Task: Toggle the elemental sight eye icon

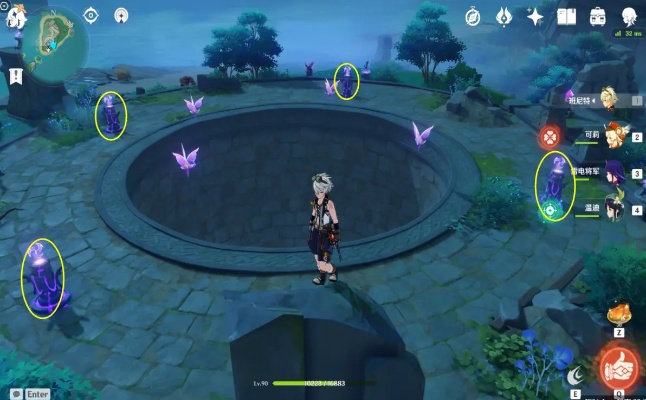Action: click(91, 15)
